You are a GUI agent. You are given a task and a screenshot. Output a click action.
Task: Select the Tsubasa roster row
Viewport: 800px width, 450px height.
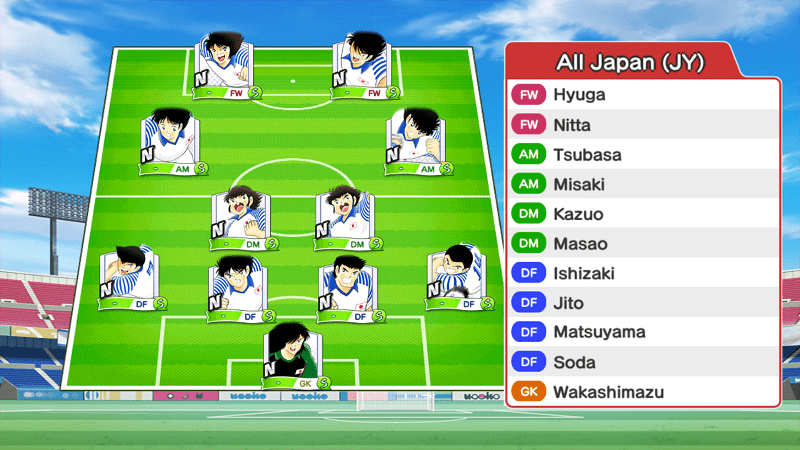[x=642, y=155]
